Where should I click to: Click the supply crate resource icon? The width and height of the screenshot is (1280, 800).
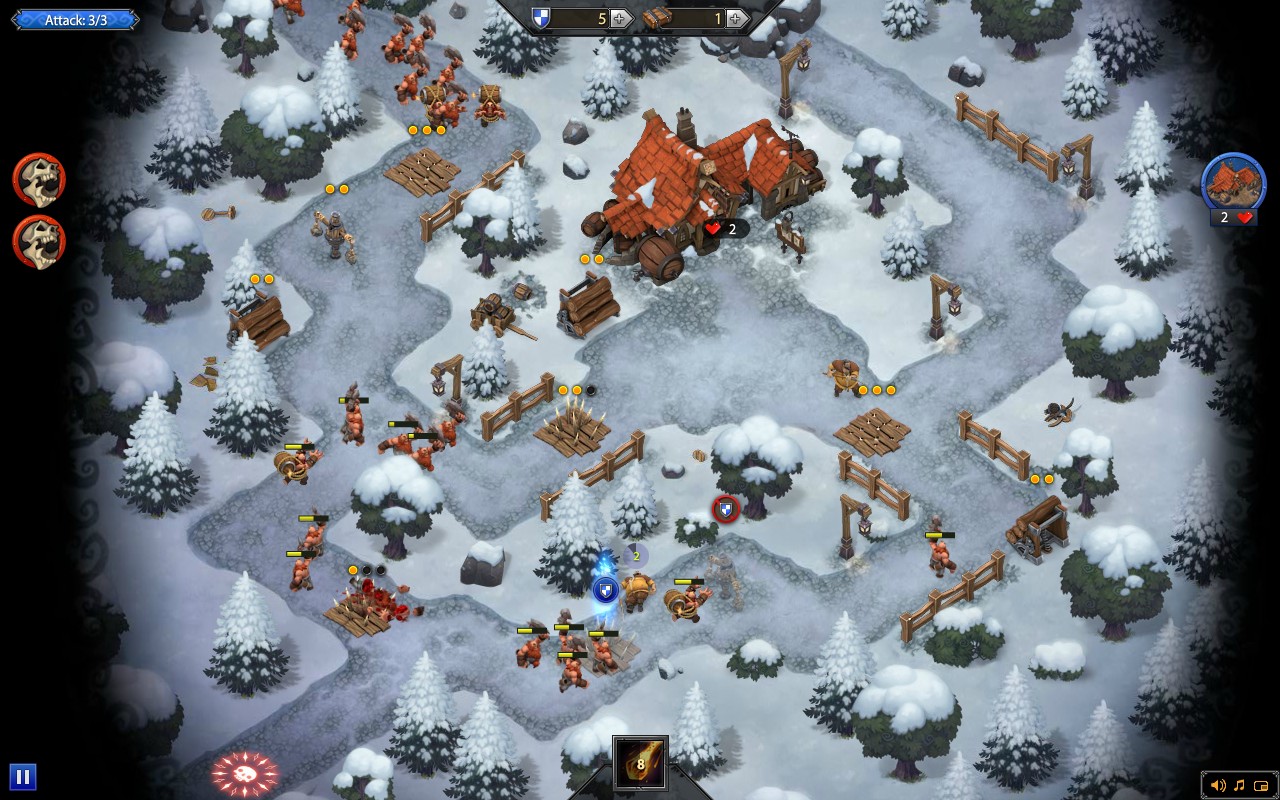658,17
